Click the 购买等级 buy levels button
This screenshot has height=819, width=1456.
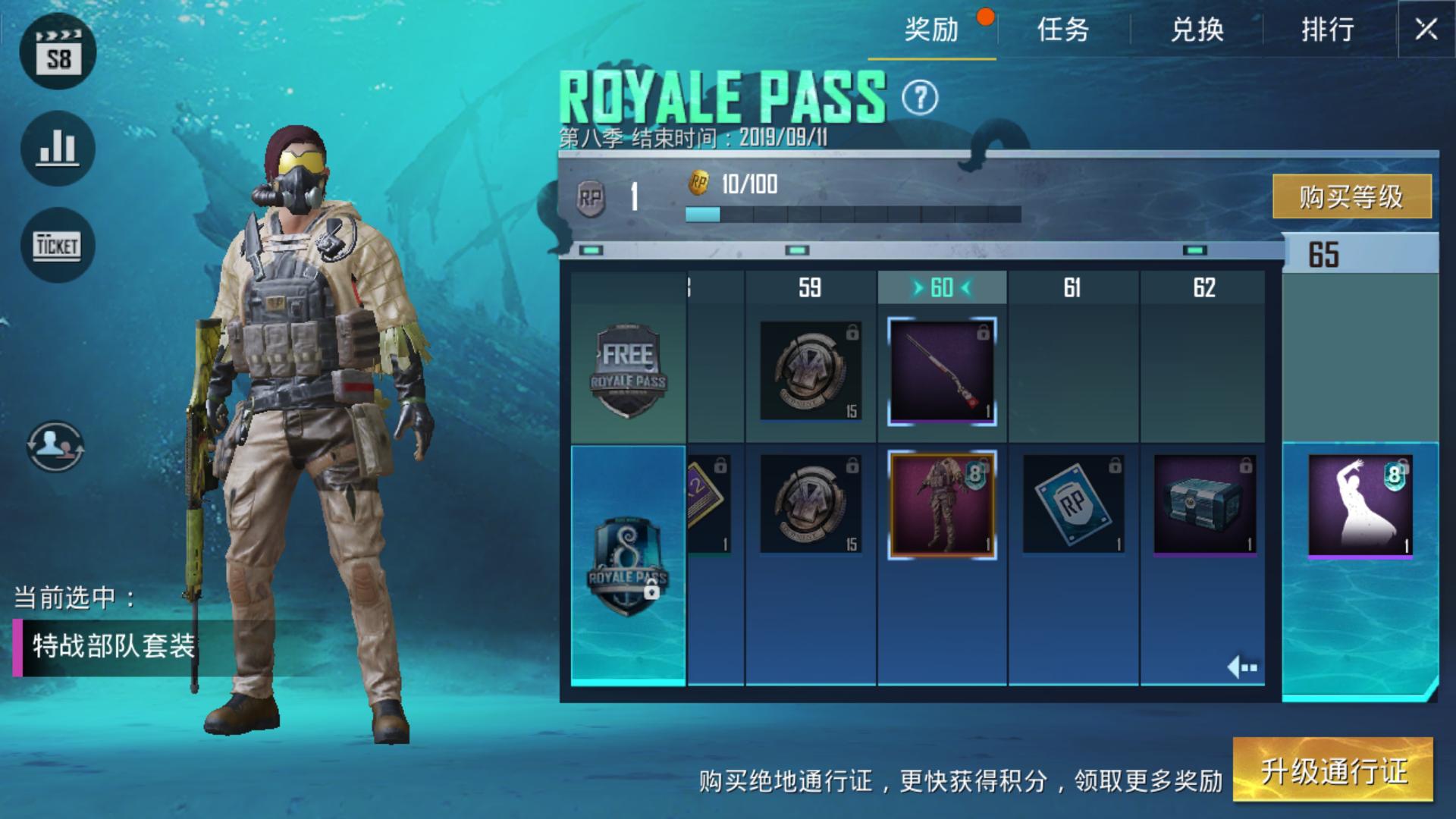tap(1351, 196)
